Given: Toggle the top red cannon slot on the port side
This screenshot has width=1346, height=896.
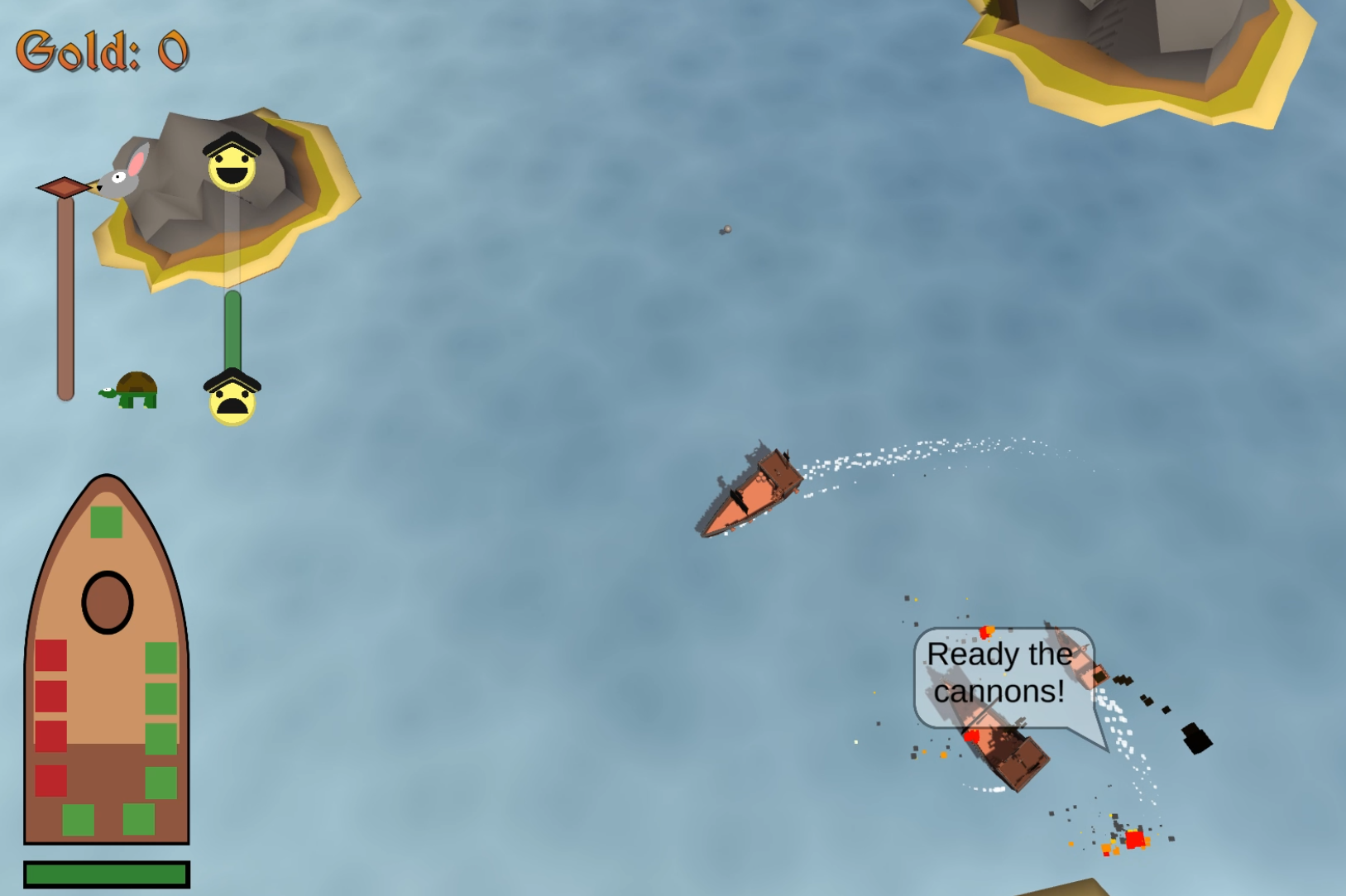Looking at the screenshot, I should (x=51, y=657).
